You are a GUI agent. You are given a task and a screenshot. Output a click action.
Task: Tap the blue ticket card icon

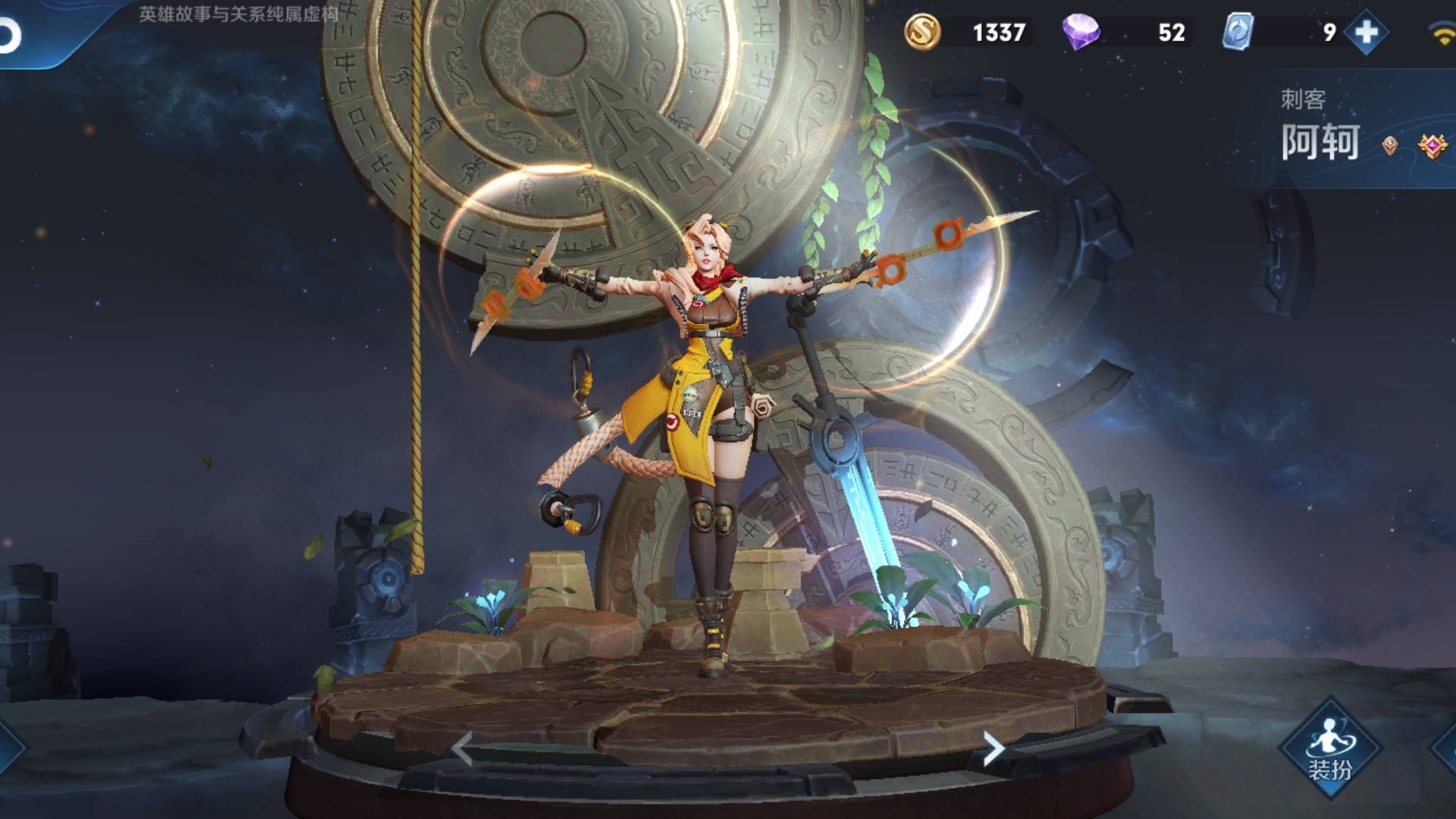pyautogui.click(x=1238, y=33)
